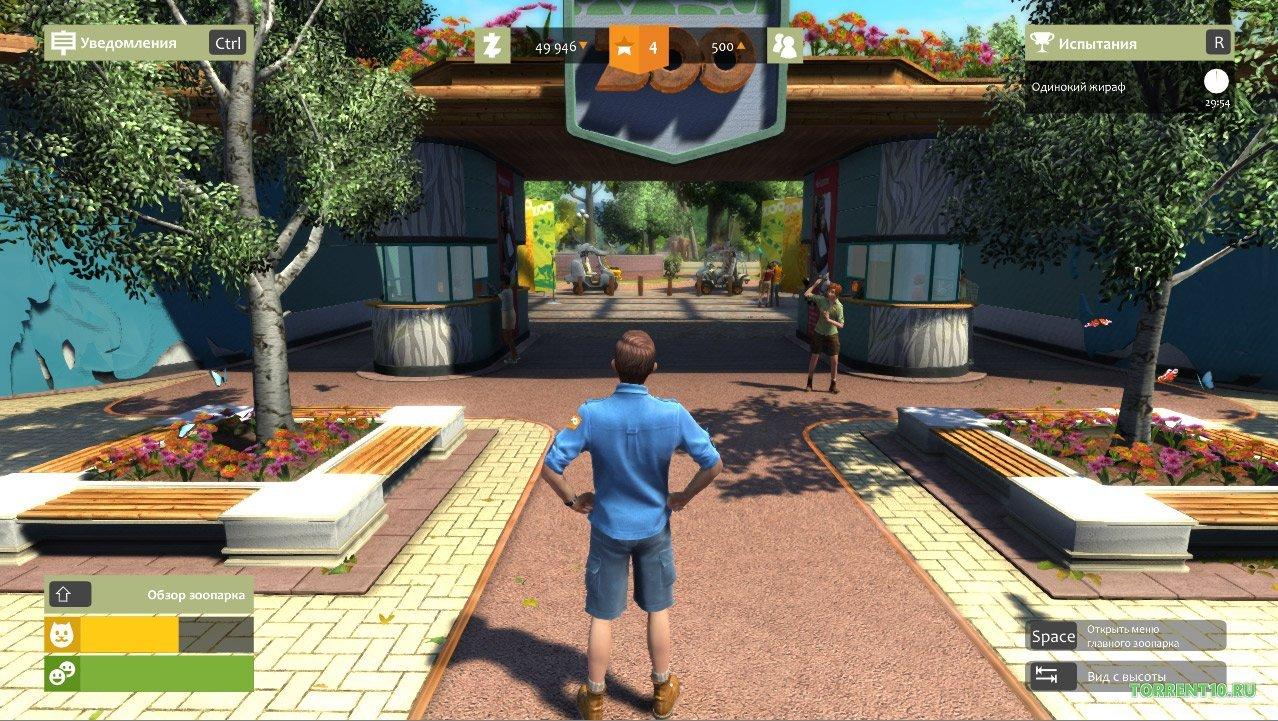Click the guests count people icon
The image size is (1278, 721).
pos(785,46)
